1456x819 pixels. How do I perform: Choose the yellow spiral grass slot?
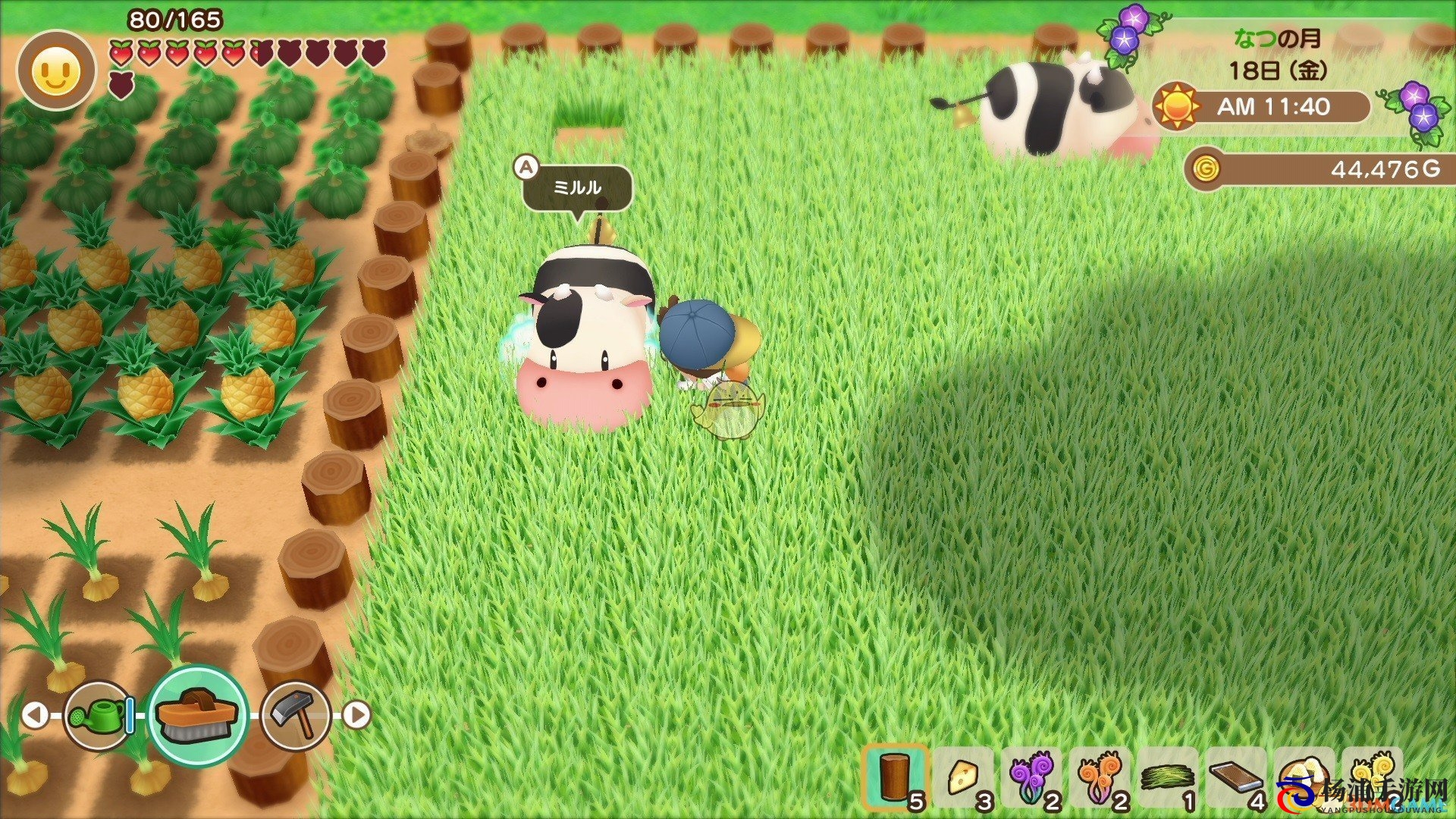1371,775
